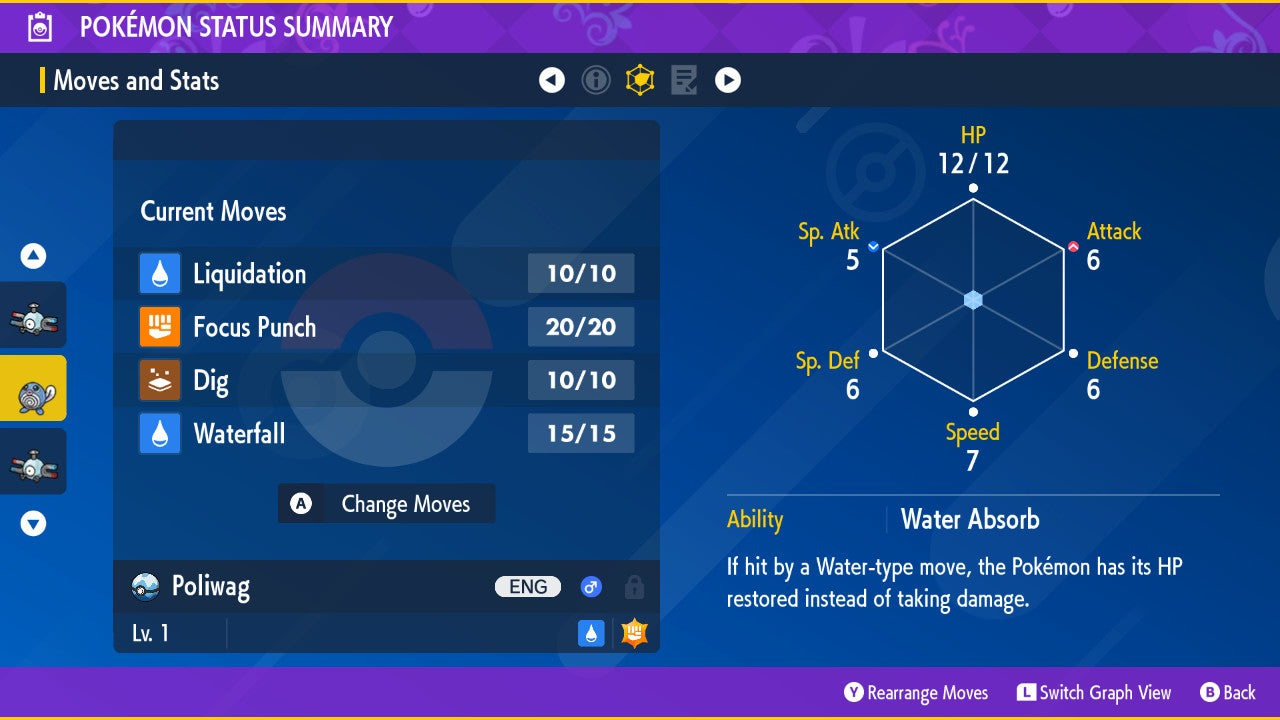
Task: Switch to the info tab icon
Action: coord(596,80)
